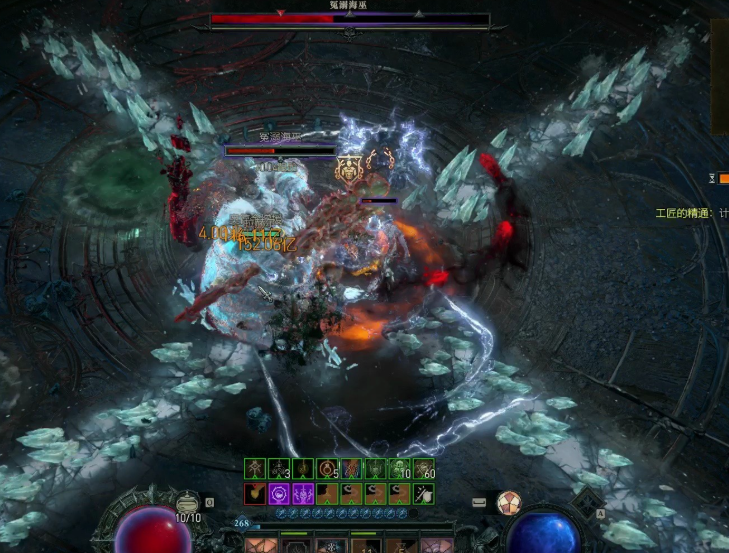
Task: Click the purple swirl buff icon
Action: (279, 493)
